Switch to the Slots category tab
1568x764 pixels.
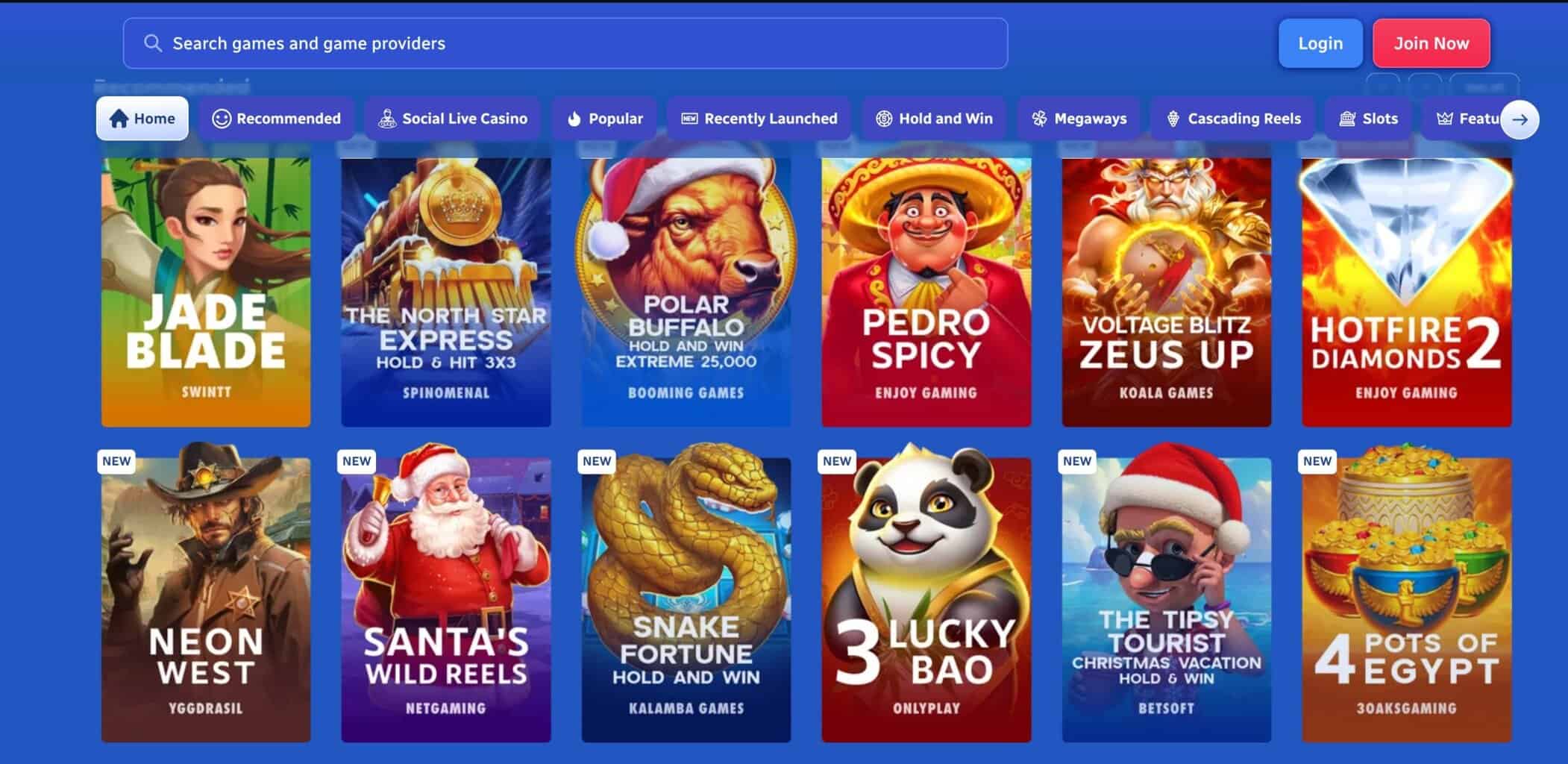tap(1368, 118)
